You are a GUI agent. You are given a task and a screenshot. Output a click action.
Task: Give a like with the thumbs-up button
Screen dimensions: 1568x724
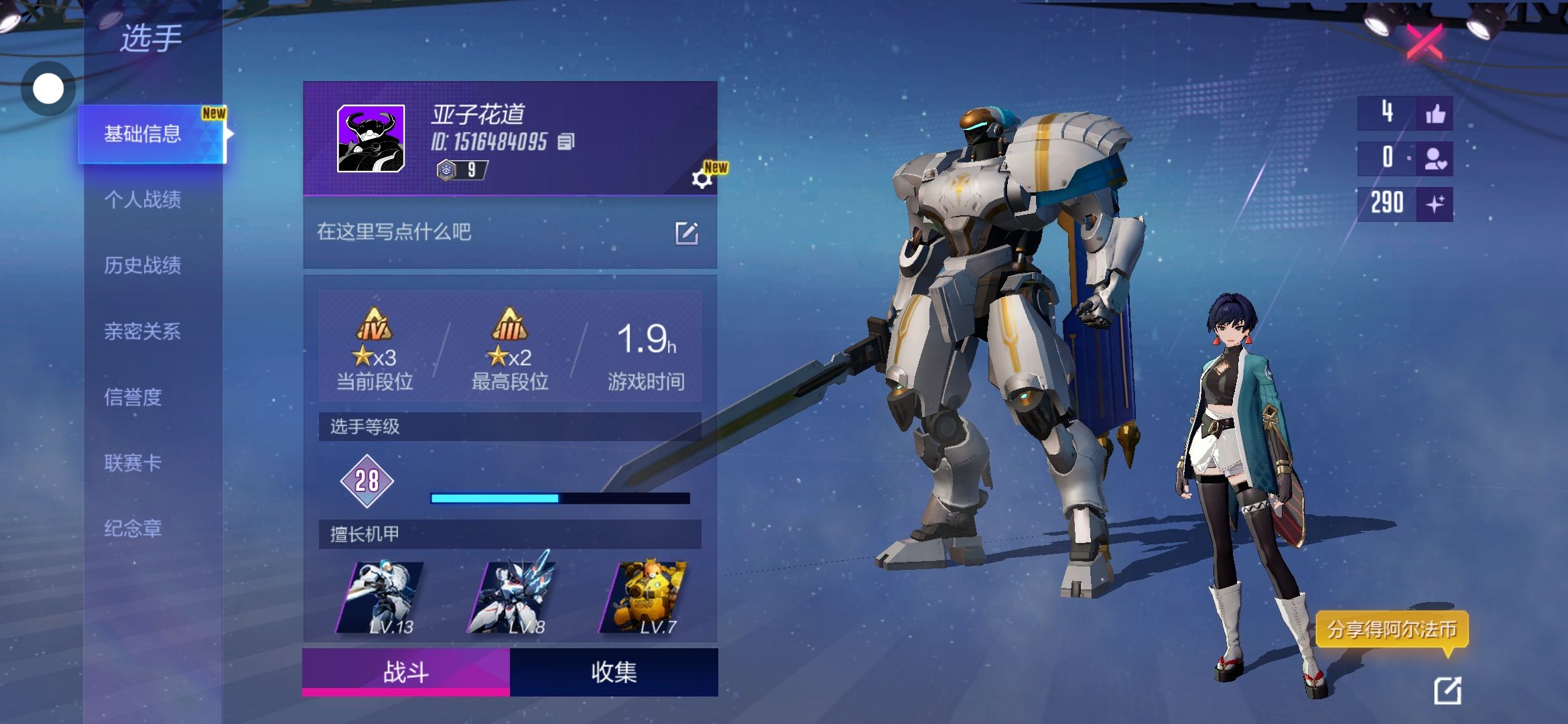coord(1435,114)
